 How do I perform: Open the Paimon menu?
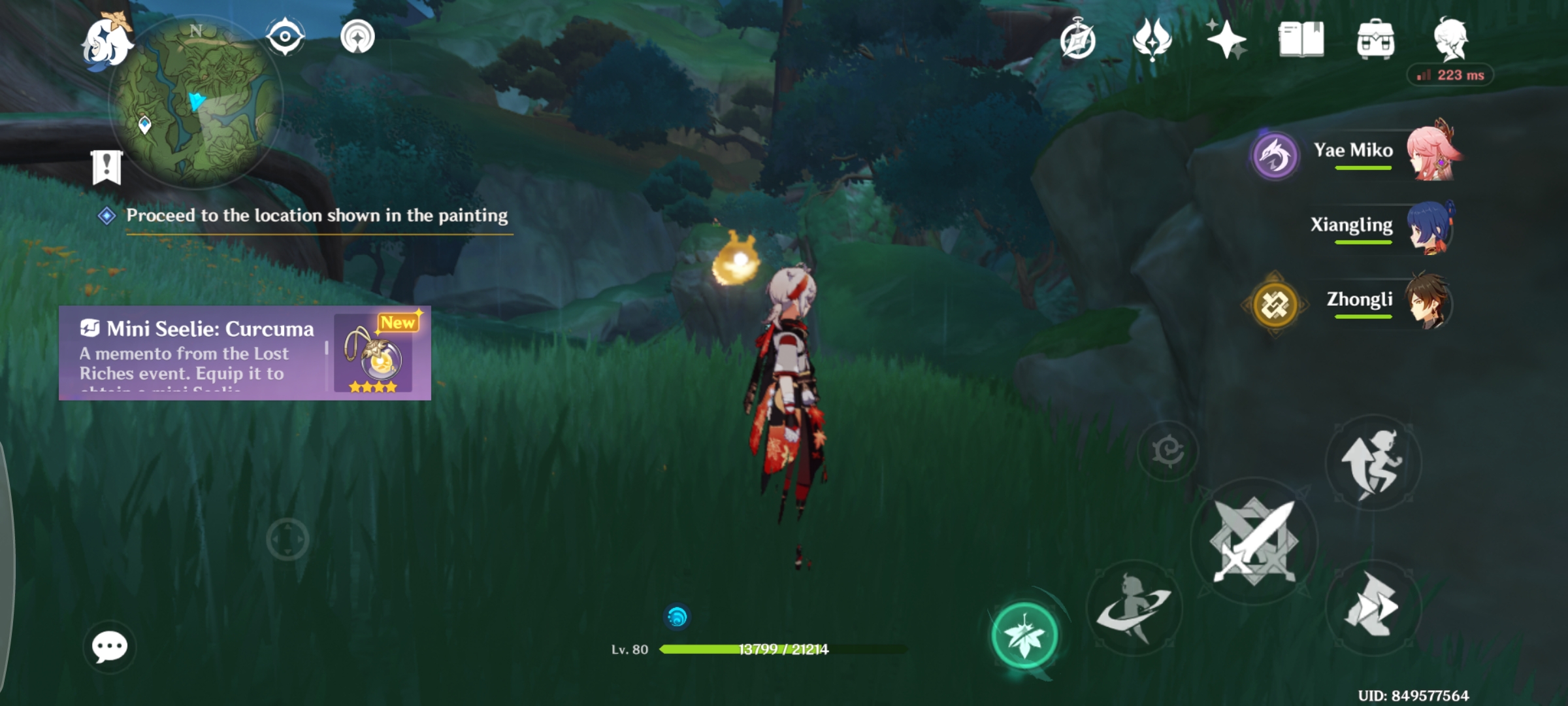click(106, 41)
